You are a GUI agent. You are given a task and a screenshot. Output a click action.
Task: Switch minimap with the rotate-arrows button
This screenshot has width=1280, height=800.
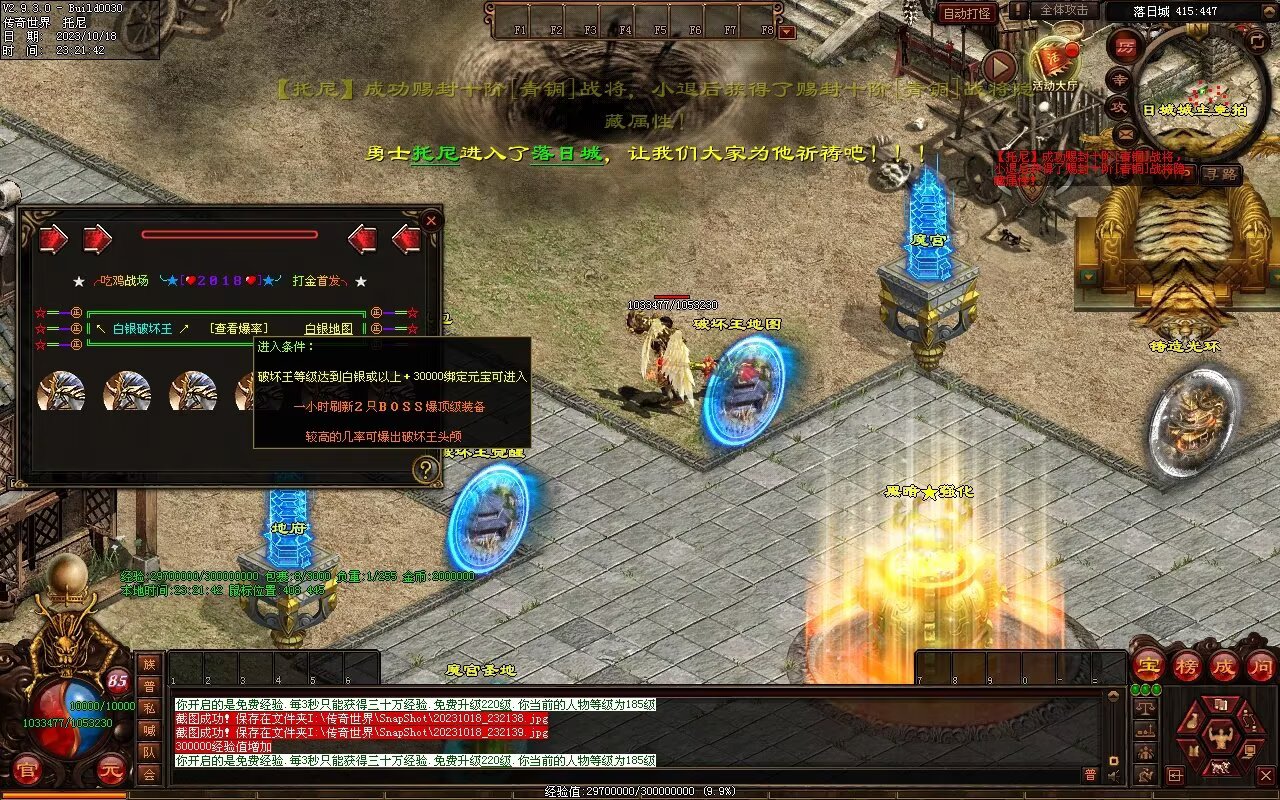tap(1257, 41)
